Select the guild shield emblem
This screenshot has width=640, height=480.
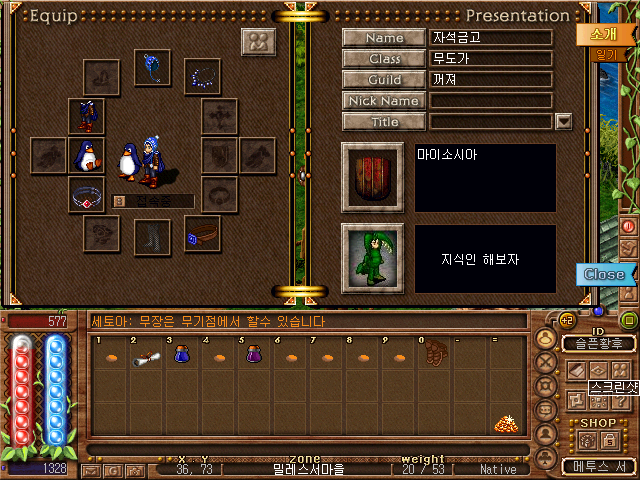[x=372, y=177]
